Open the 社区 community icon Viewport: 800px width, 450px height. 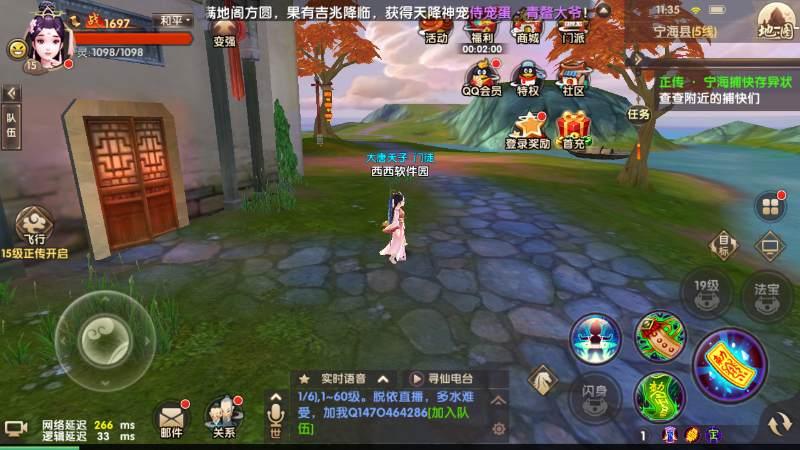coord(573,78)
